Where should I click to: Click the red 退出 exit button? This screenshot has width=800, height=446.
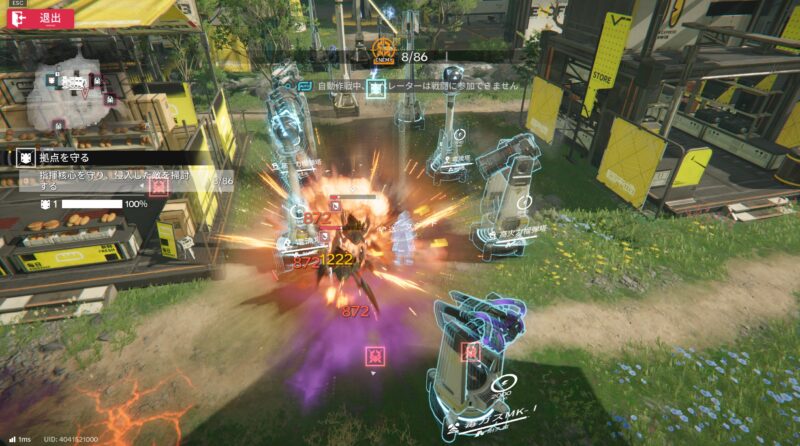[40, 17]
